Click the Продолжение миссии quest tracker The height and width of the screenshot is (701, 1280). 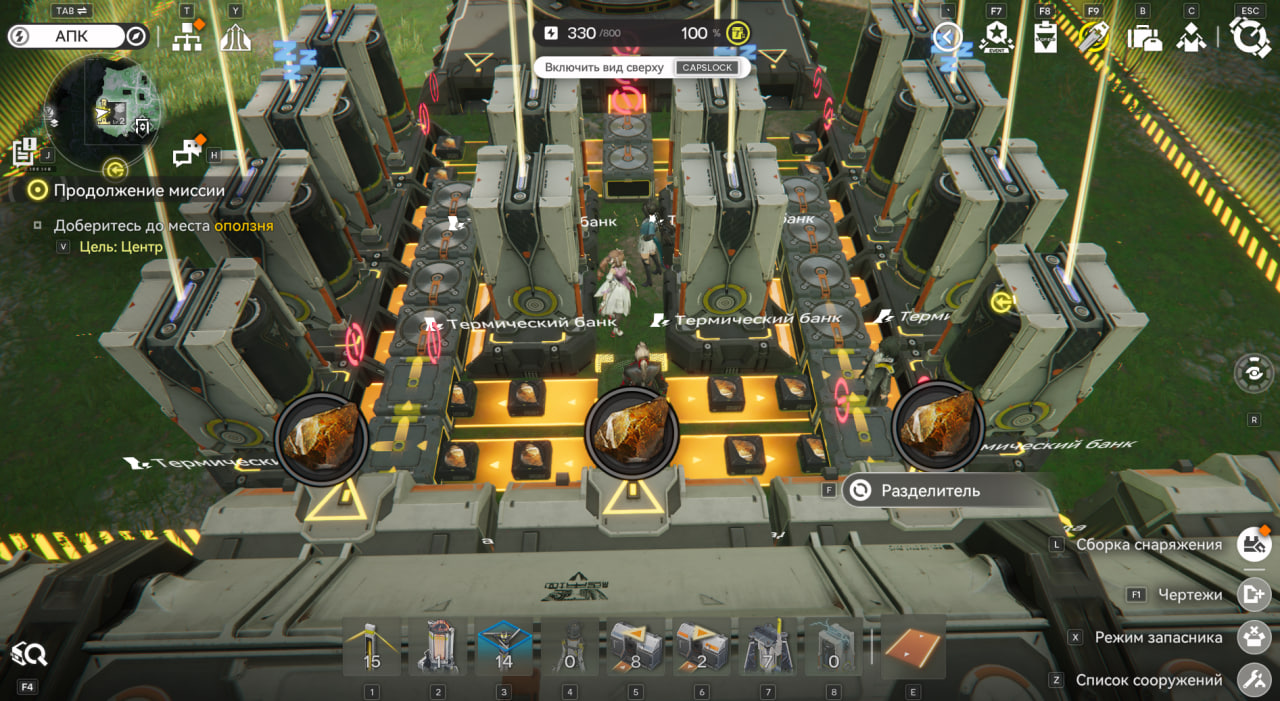(x=138, y=190)
